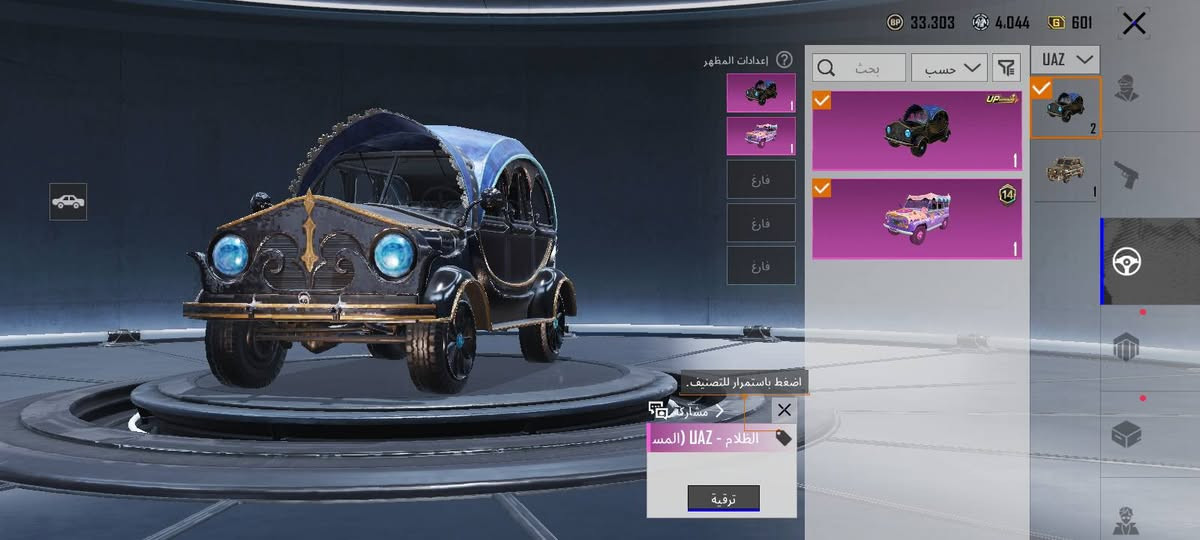Open the crate box category tab

click(1127, 434)
